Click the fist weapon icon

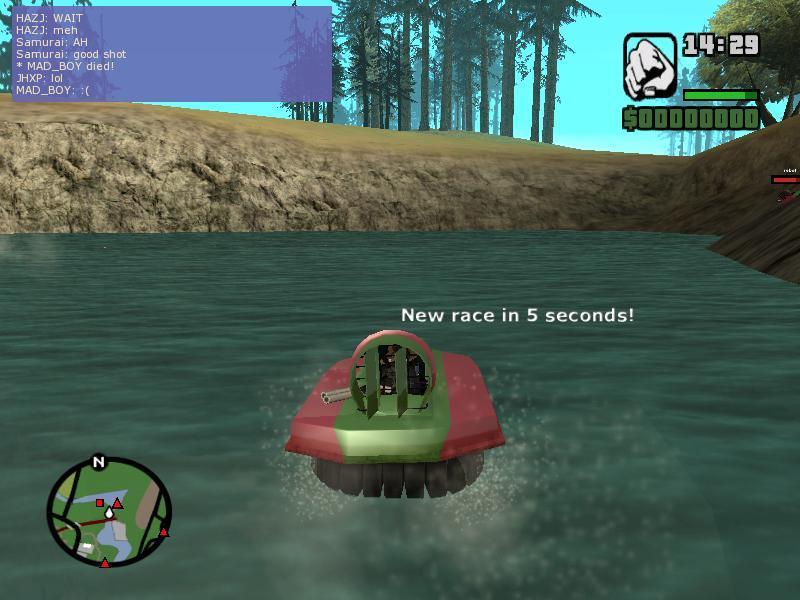[650, 66]
